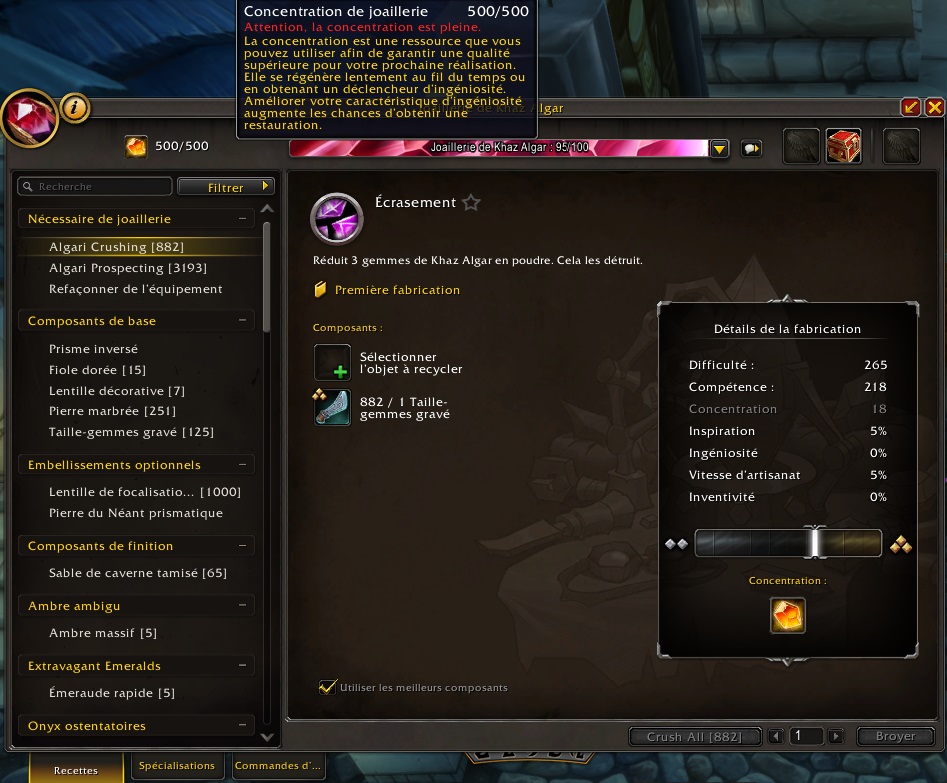
Task: Click the Crush All button
Action: pos(694,737)
